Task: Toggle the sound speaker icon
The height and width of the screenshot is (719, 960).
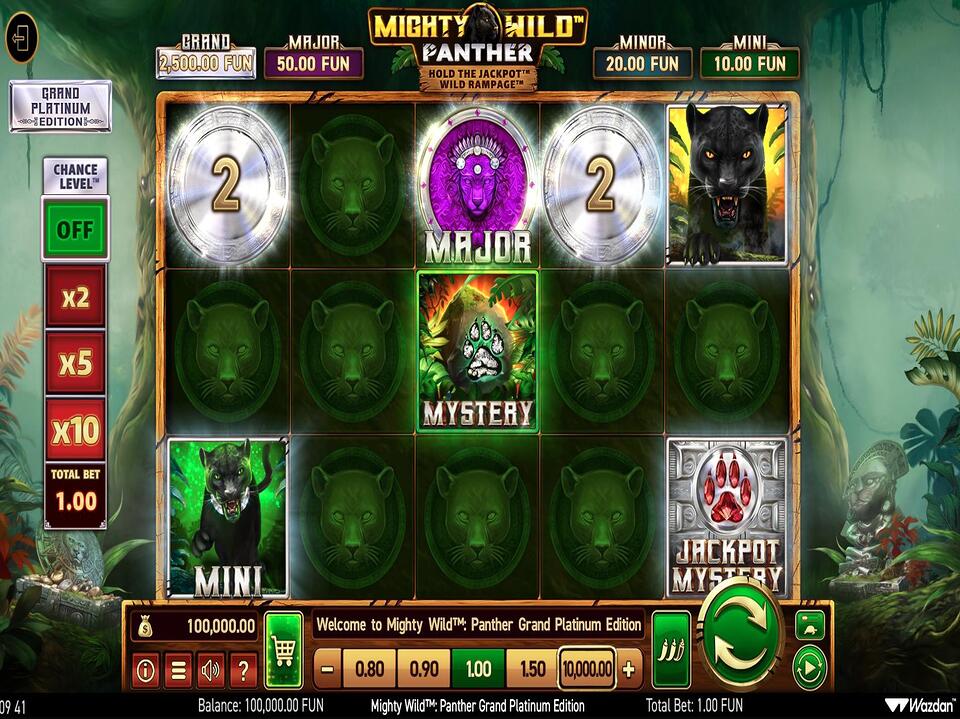Action: [210, 670]
